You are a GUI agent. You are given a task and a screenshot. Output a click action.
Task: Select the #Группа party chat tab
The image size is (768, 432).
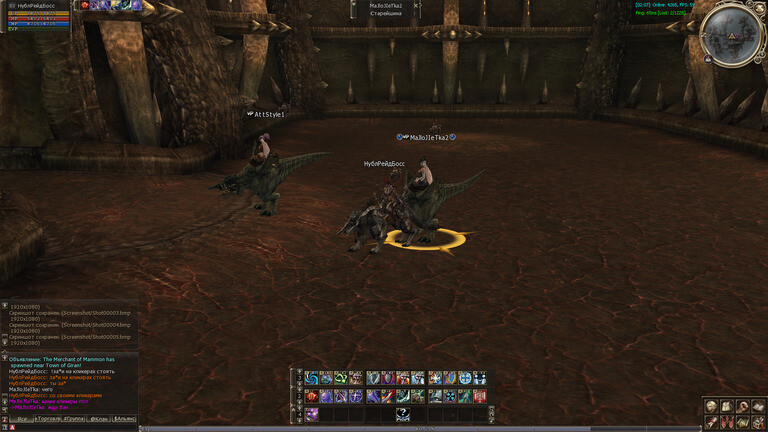(x=75, y=418)
